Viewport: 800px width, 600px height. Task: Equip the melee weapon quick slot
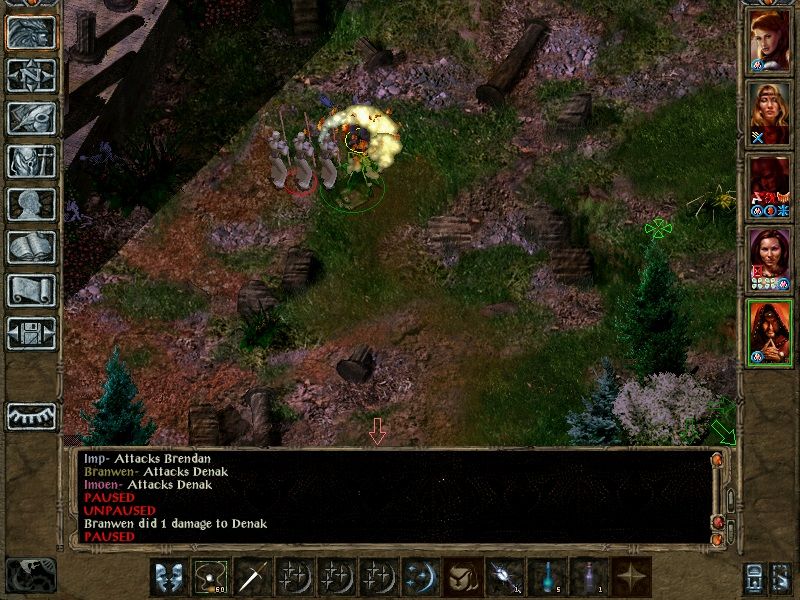253,578
